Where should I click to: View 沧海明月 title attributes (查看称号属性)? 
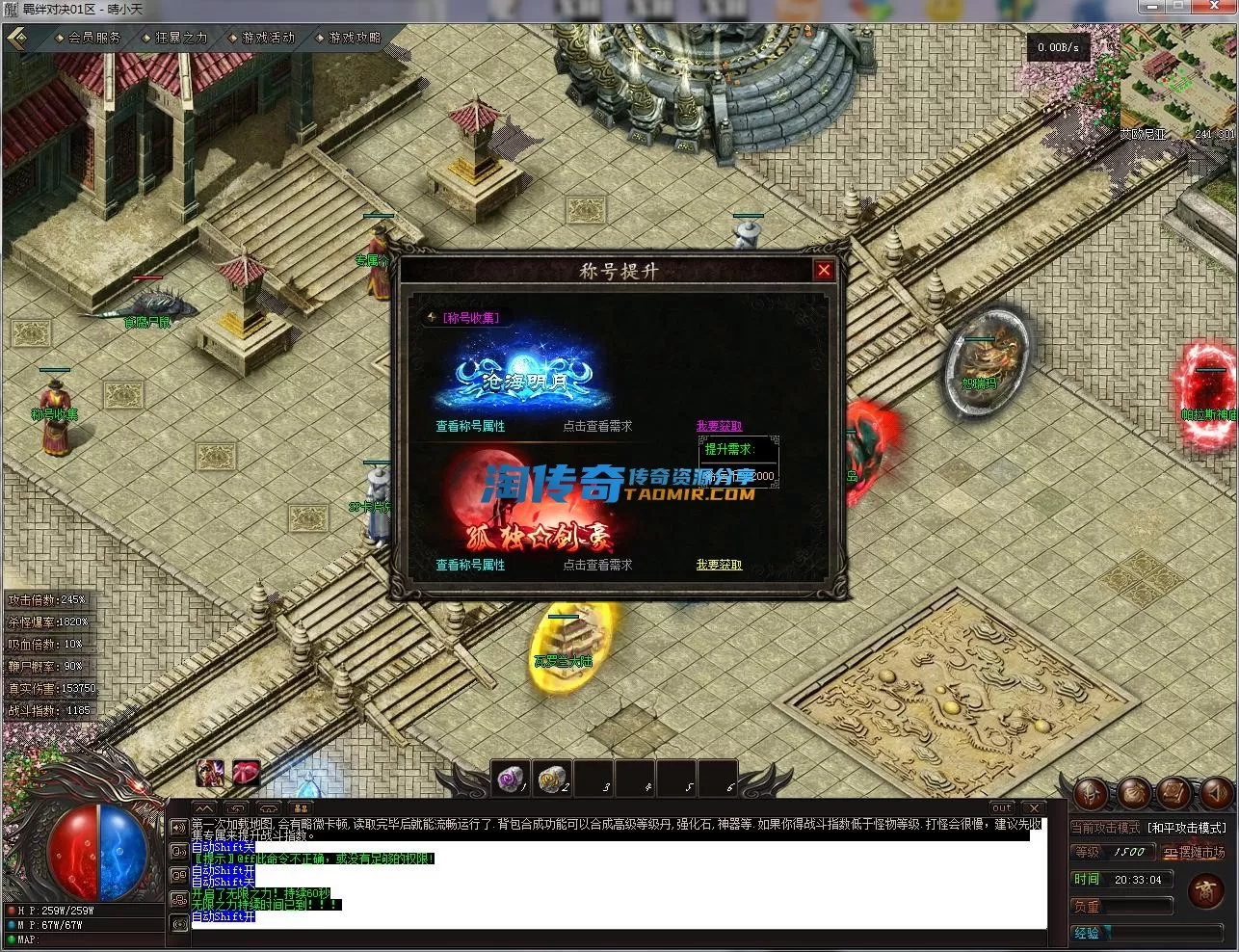click(x=470, y=426)
